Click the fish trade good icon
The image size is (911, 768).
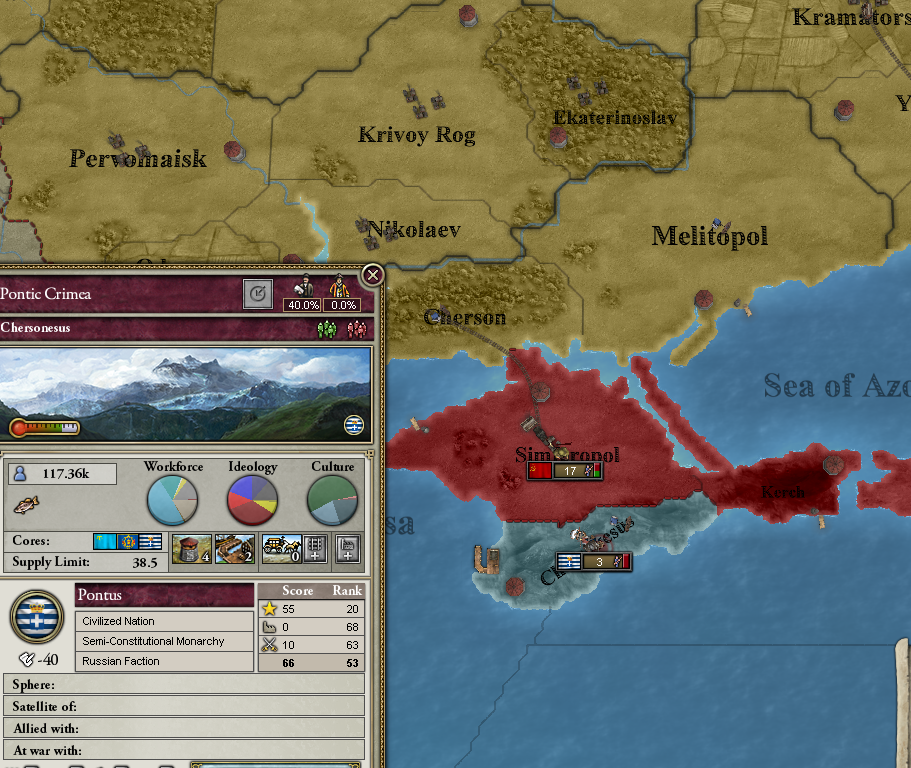click(x=27, y=503)
